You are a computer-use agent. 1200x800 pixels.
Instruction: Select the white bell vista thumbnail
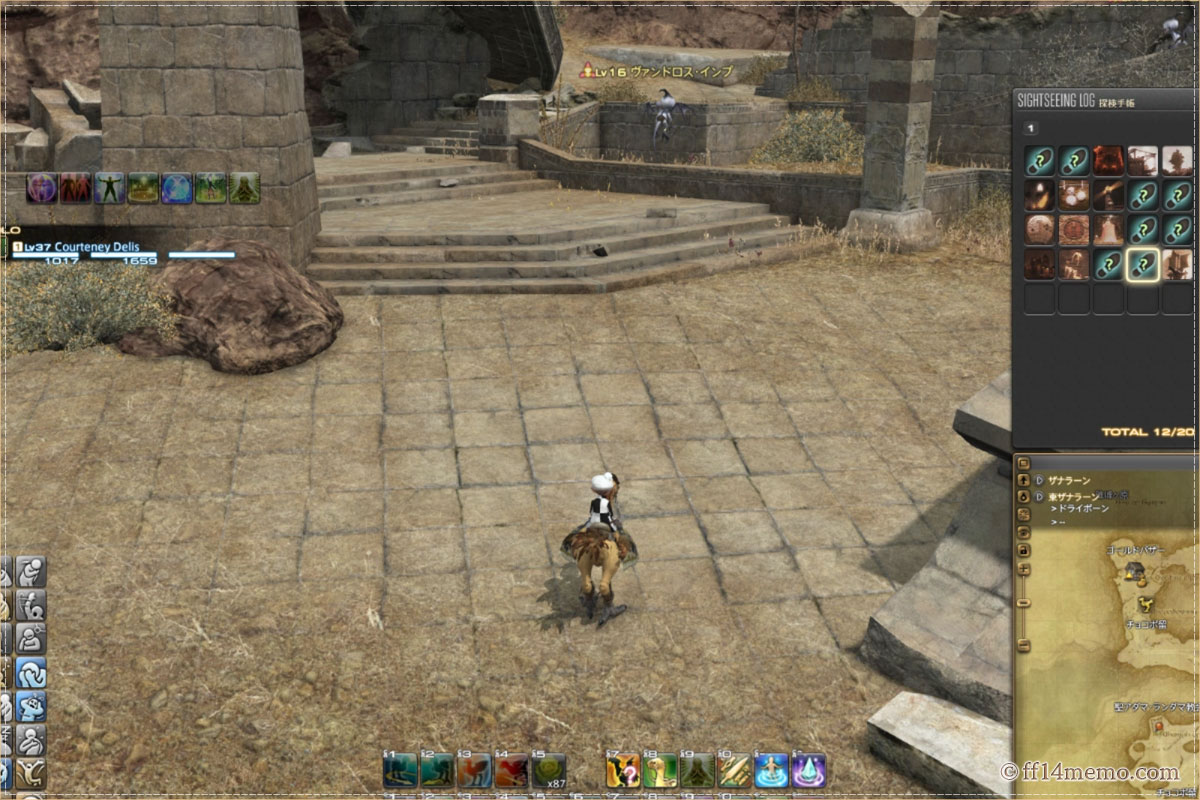1108,229
